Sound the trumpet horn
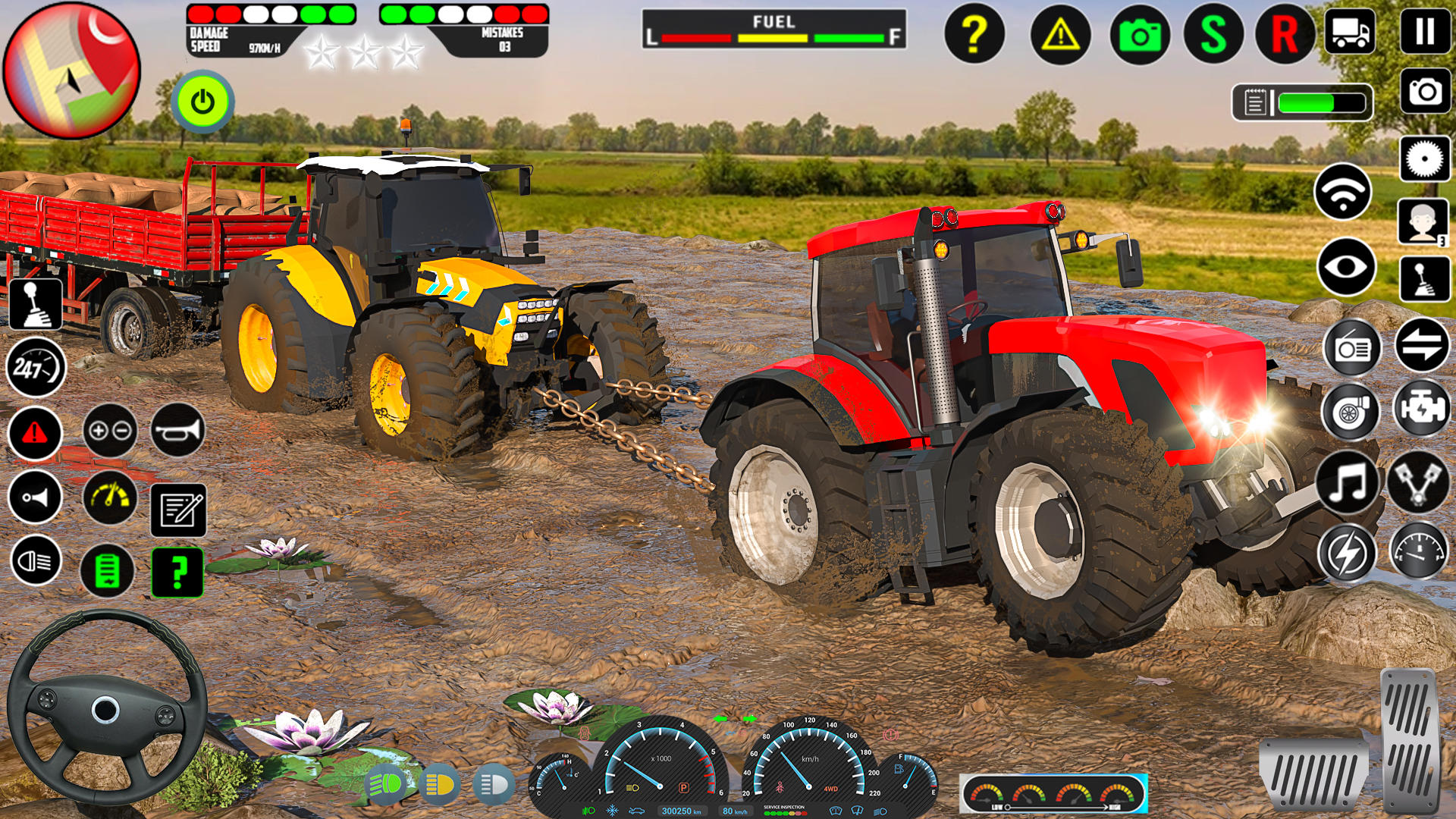The width and height of the screenshot is (1456, 819). [x=180, y=429]
